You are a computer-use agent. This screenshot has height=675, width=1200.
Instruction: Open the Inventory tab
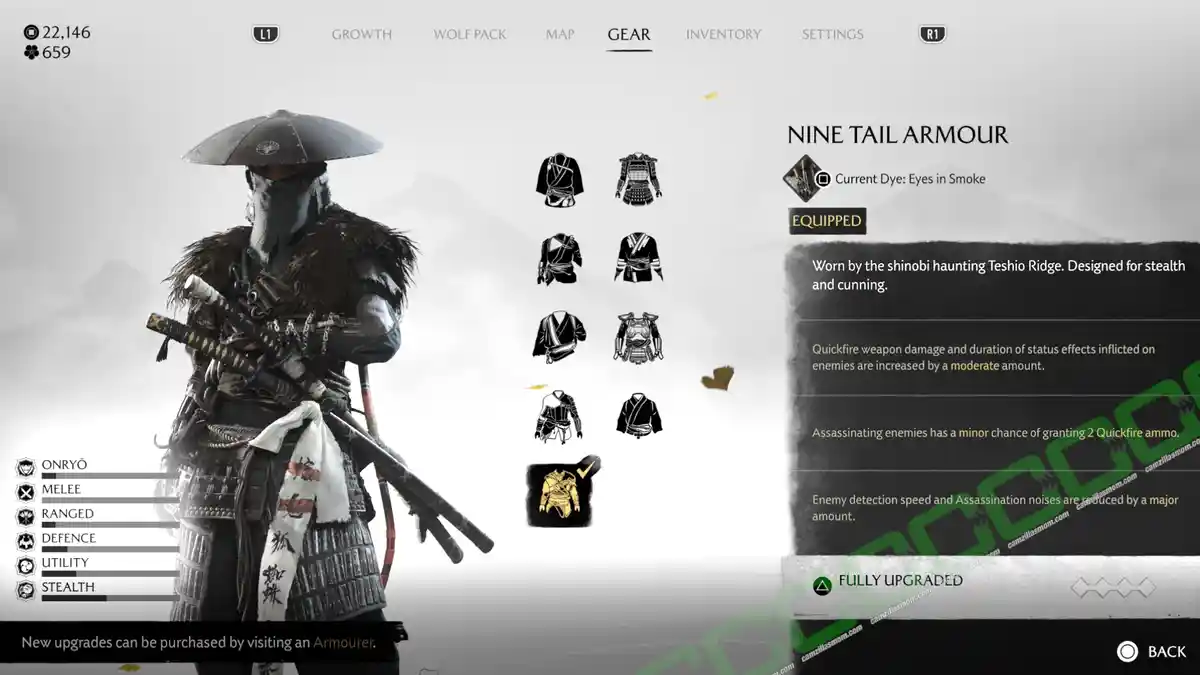(x=724, y=34)
